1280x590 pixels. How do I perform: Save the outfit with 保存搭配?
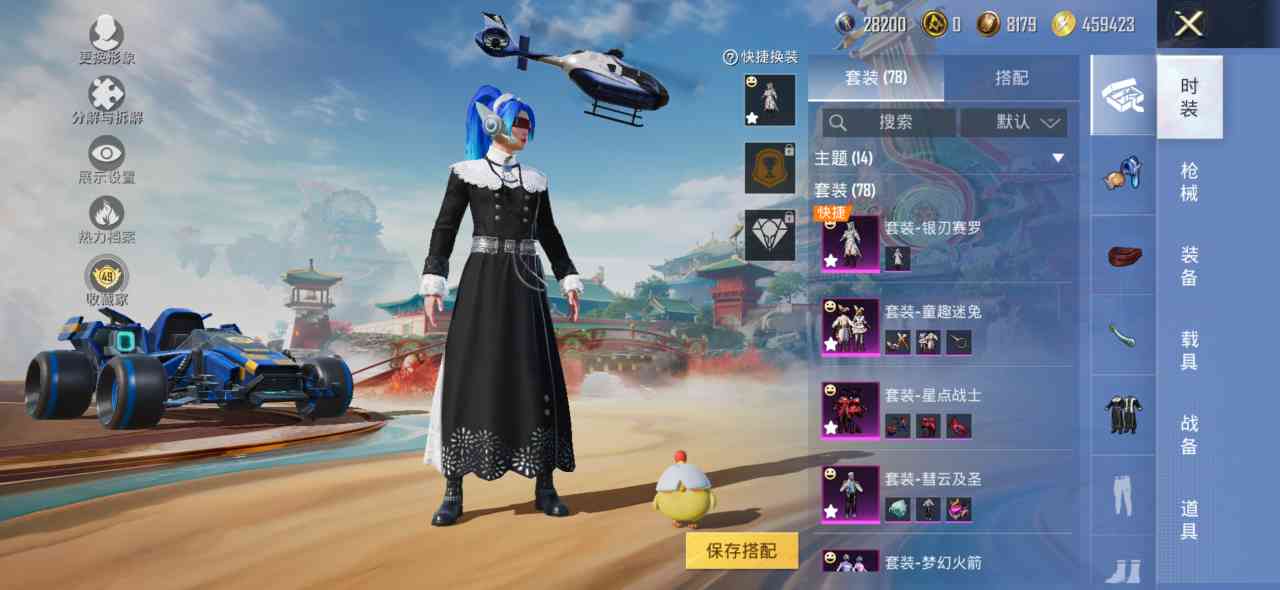741,550
